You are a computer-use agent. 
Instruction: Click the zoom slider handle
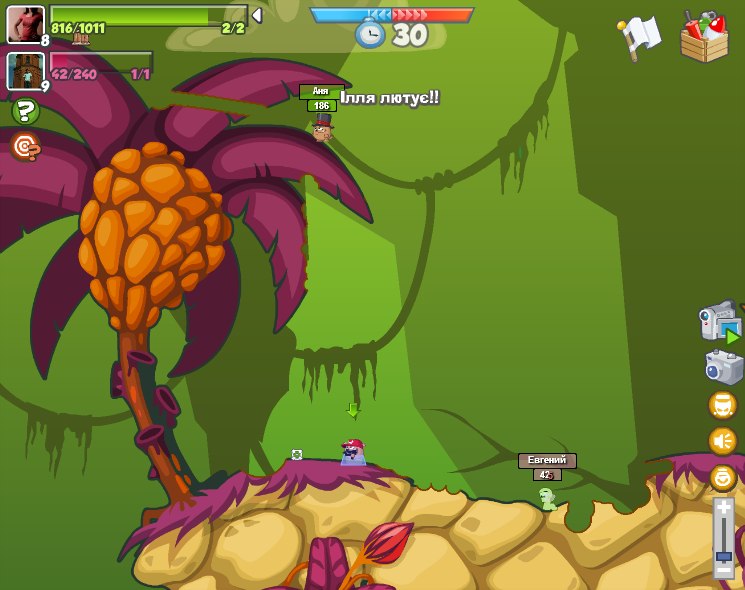[723, 555]
